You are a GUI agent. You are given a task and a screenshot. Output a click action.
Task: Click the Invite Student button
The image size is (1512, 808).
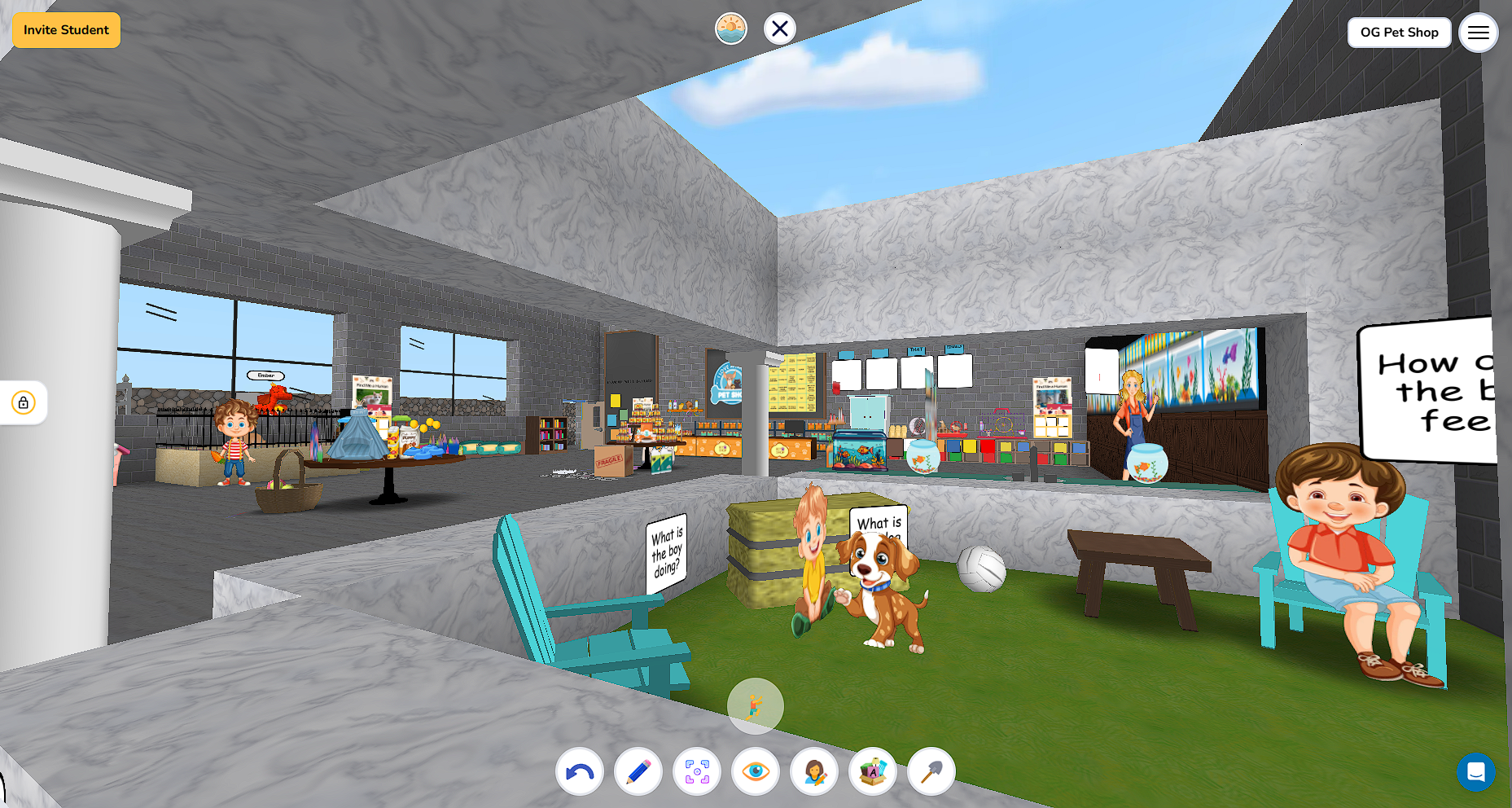tap(66, 30)
